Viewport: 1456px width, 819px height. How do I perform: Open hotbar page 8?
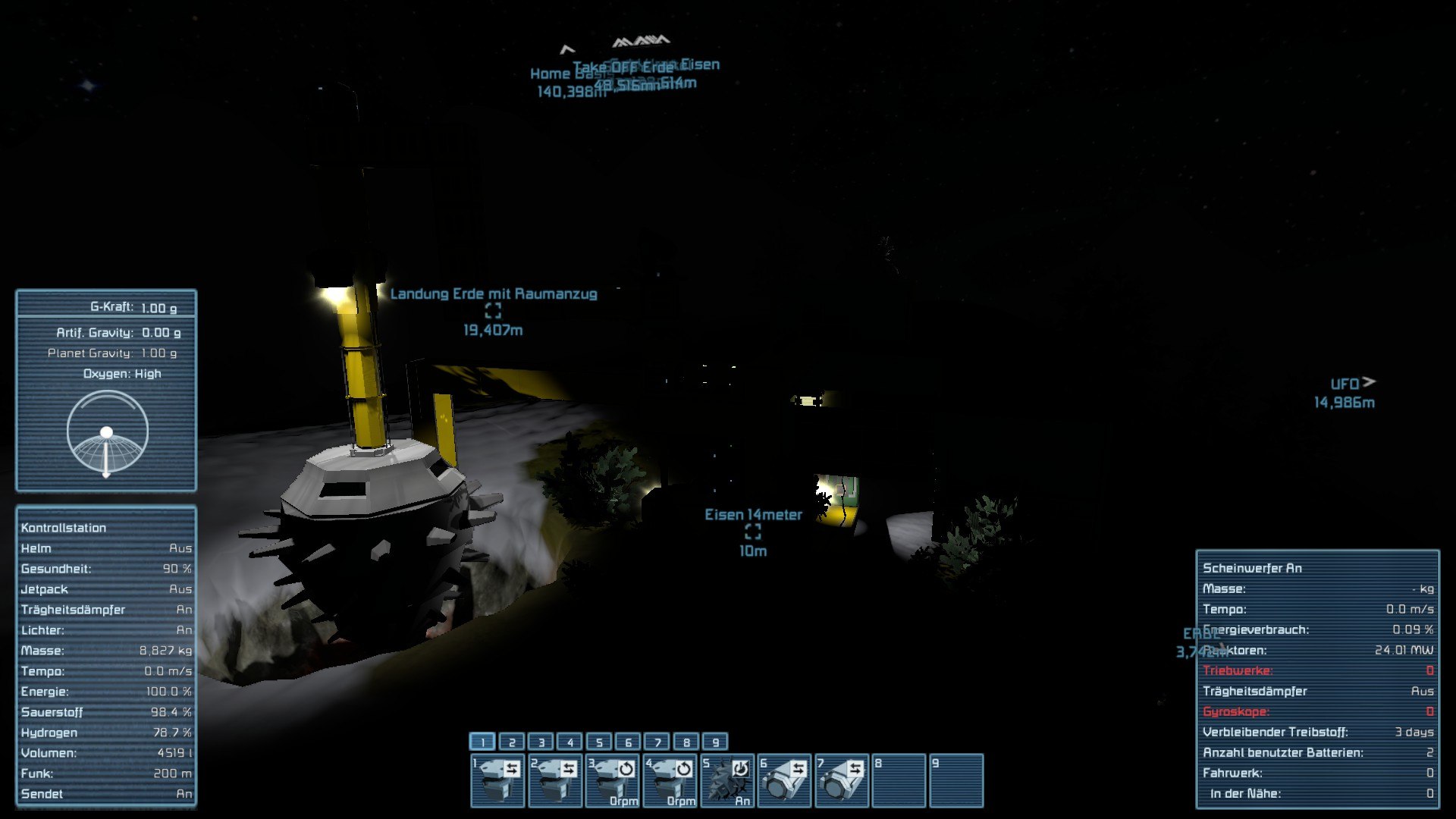(686, 742)
